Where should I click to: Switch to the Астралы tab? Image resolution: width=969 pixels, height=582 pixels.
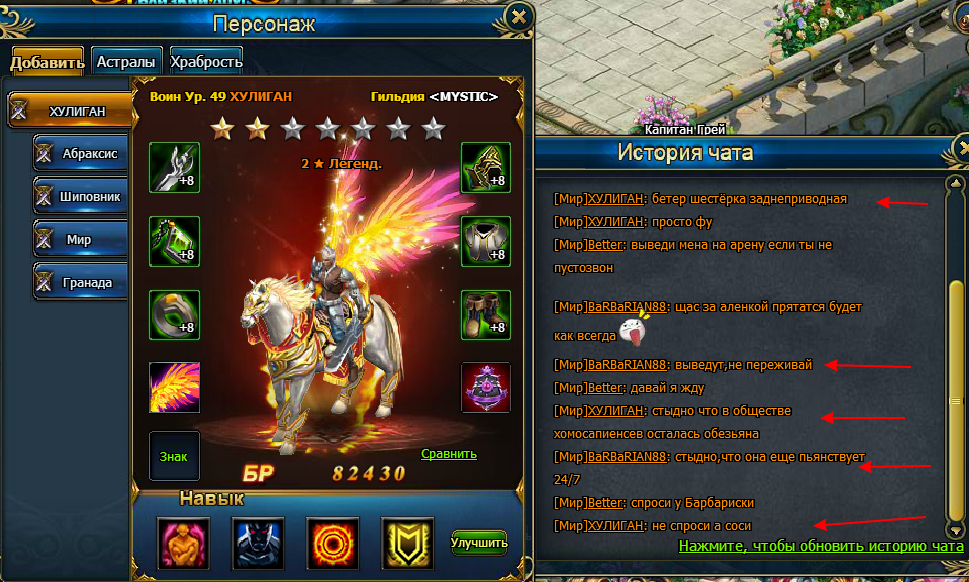[x=126, y=62]
